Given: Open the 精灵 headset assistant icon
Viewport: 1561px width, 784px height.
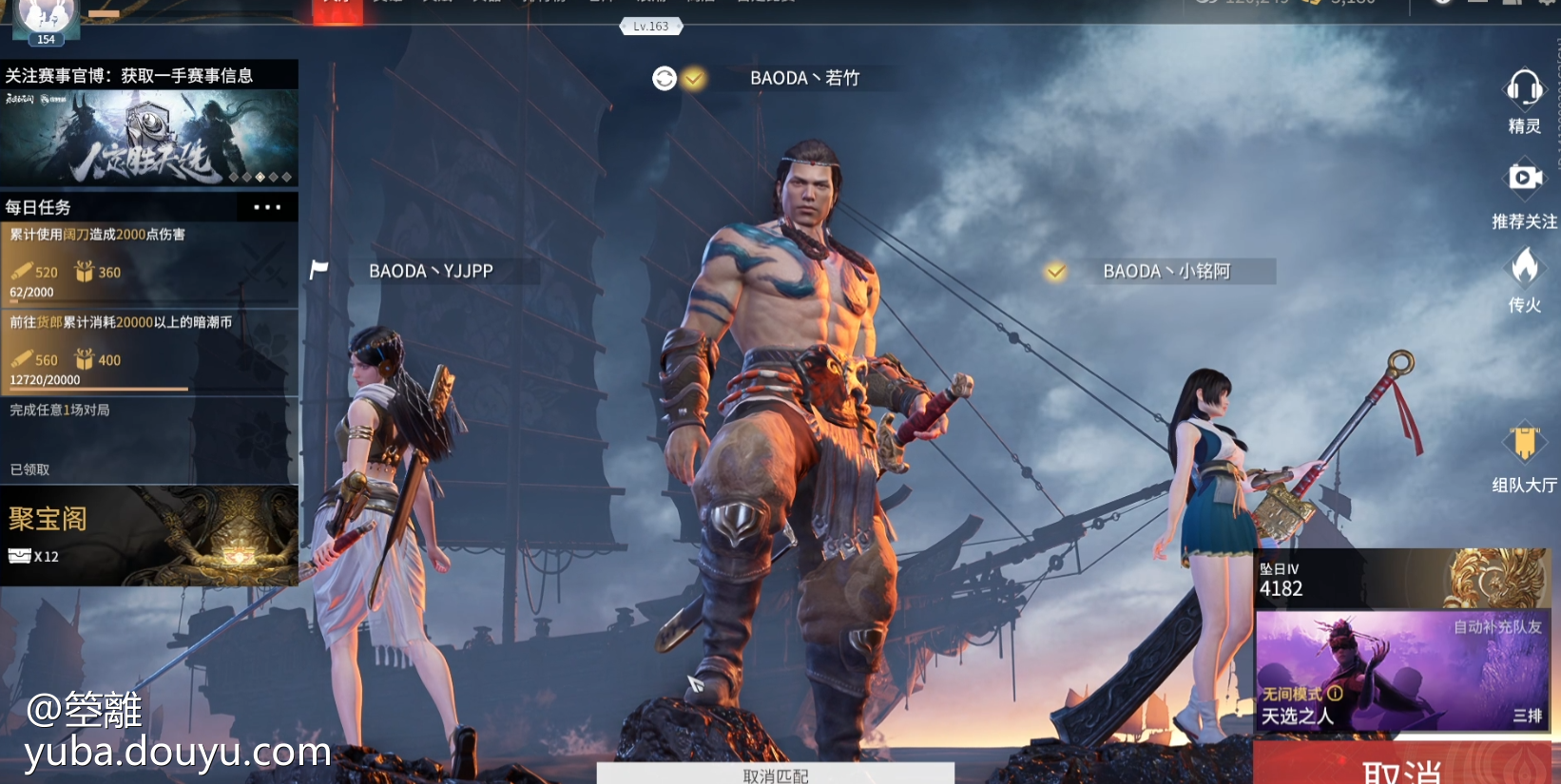Looking at the screenshot, I should point(1524,90).
